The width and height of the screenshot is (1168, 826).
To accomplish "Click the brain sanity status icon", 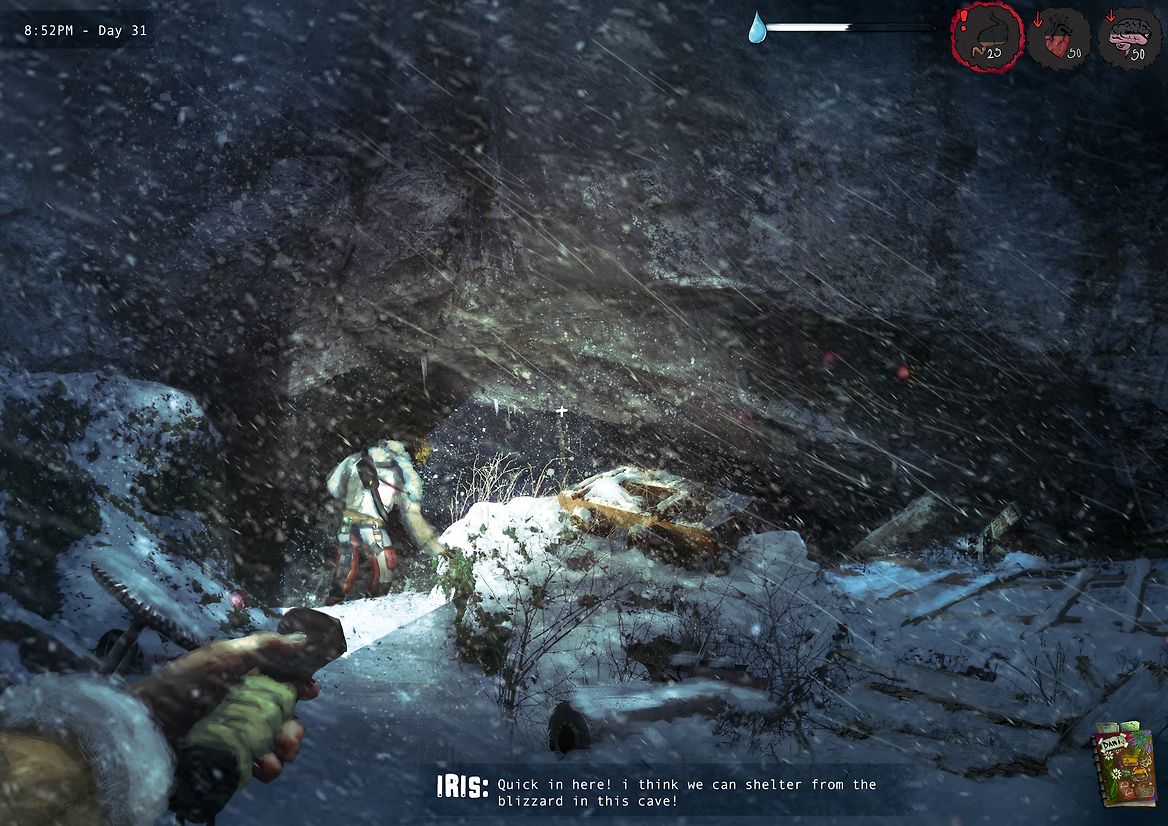I will 1129,38.
